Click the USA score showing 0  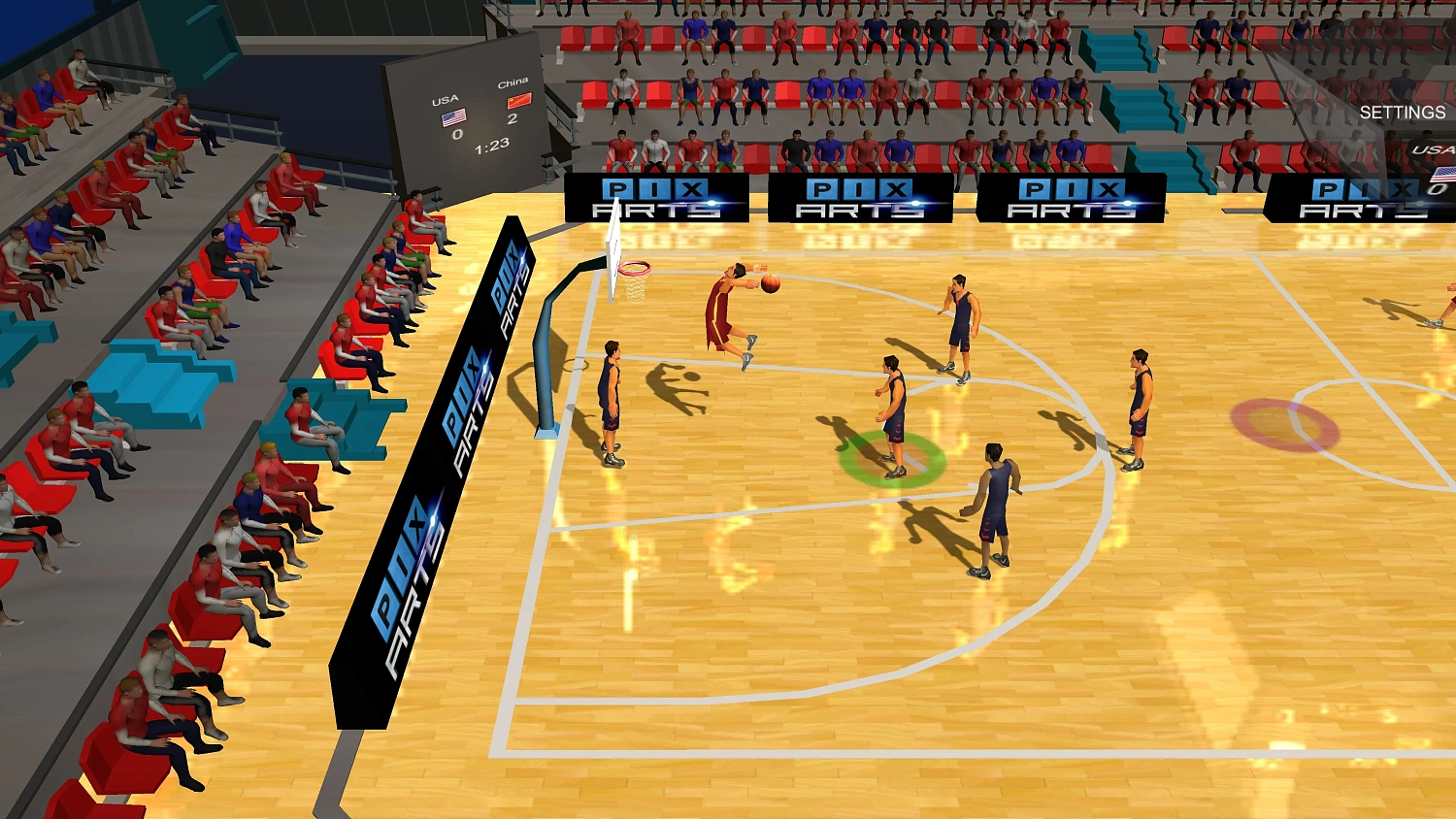click(457, 133)
